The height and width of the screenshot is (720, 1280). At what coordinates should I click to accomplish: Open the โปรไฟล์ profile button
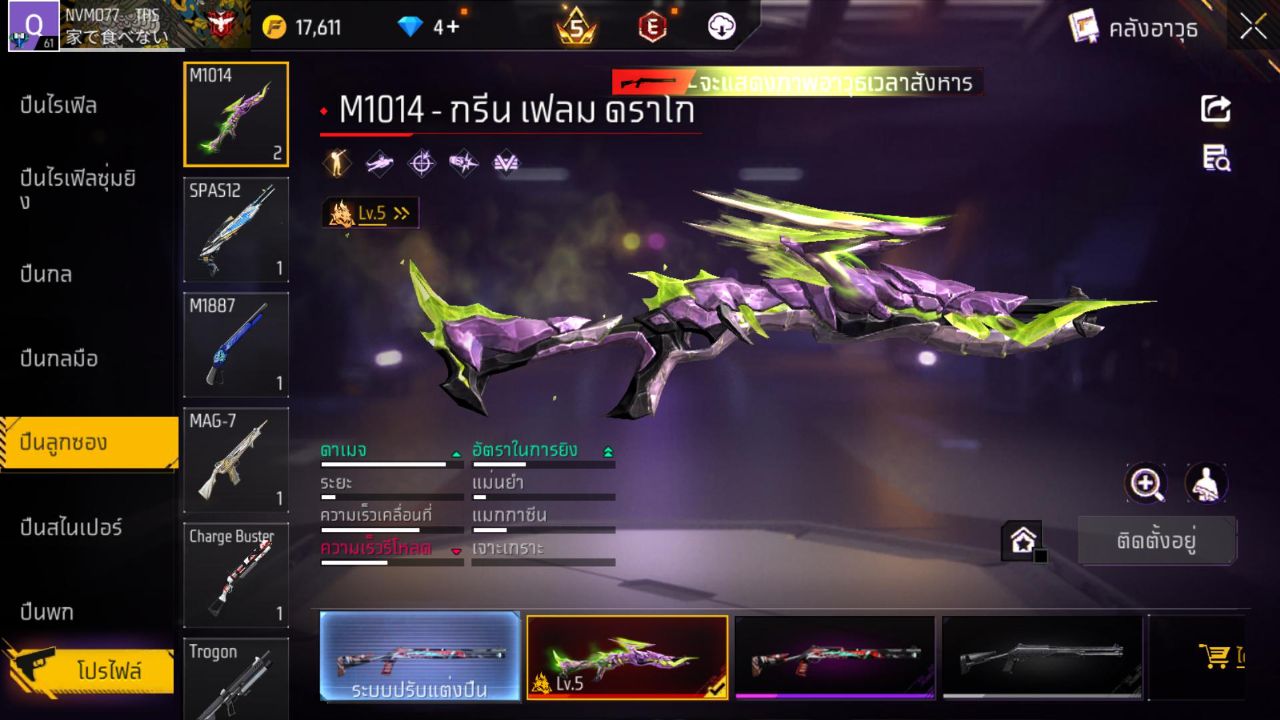[108, 670]
